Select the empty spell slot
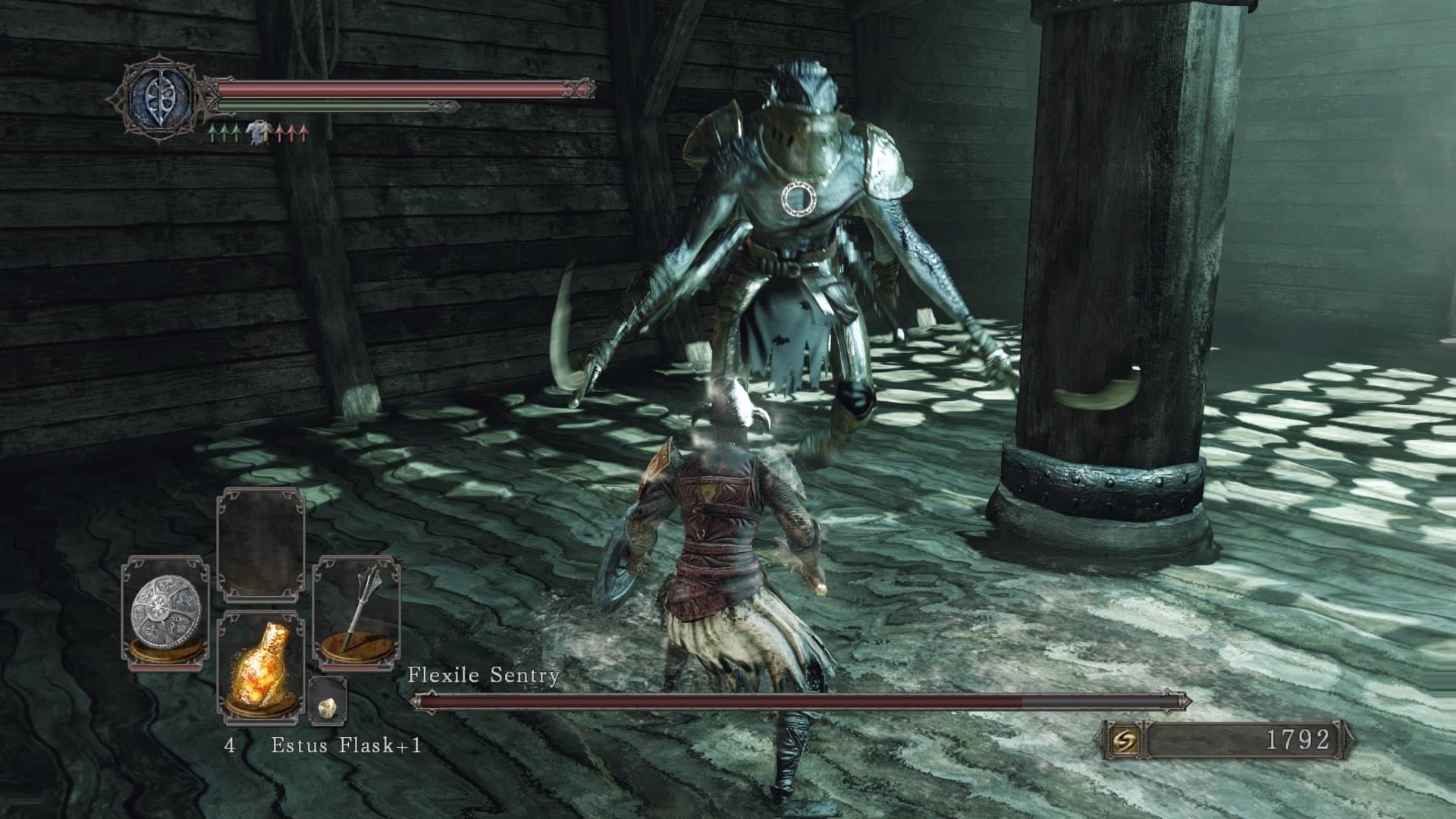Image resolution: width=1456 pixels, height=819 pixels. pos(260,544)
